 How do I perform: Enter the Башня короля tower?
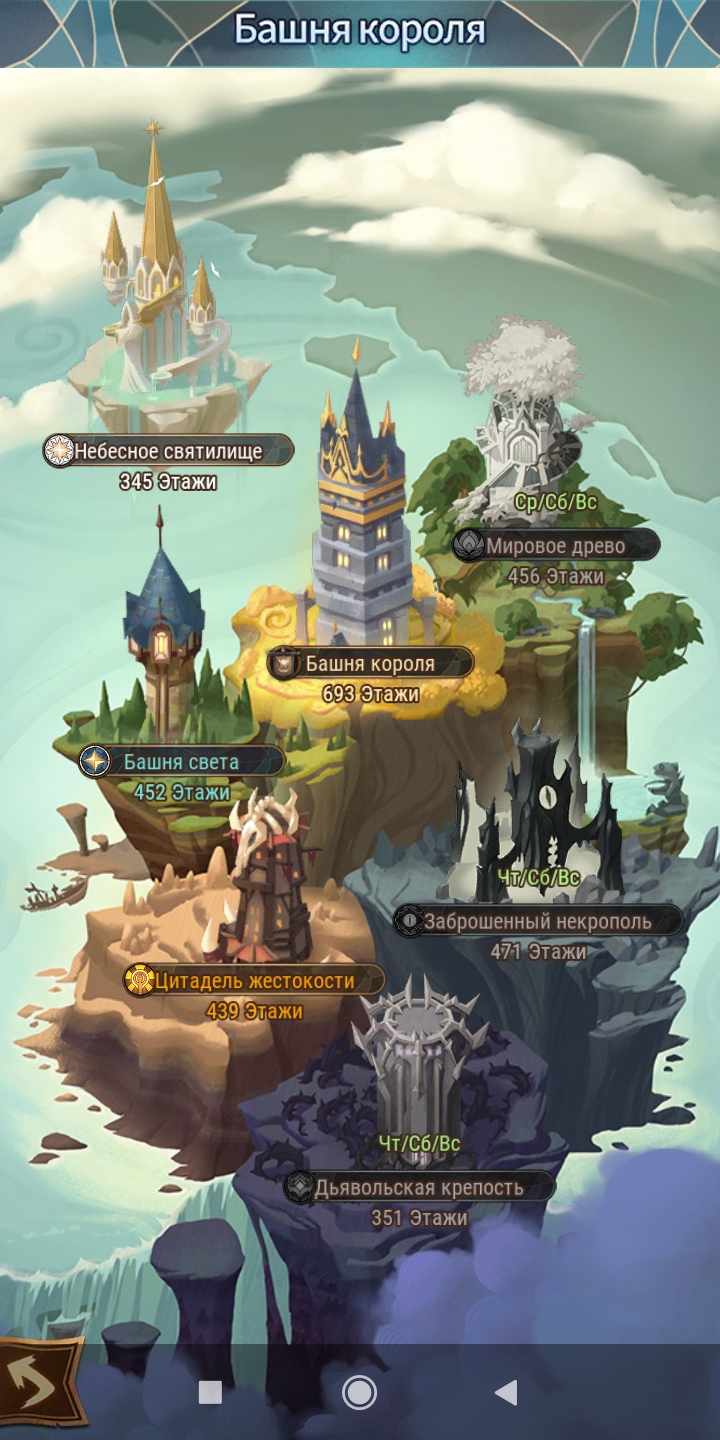coord(370,662)
